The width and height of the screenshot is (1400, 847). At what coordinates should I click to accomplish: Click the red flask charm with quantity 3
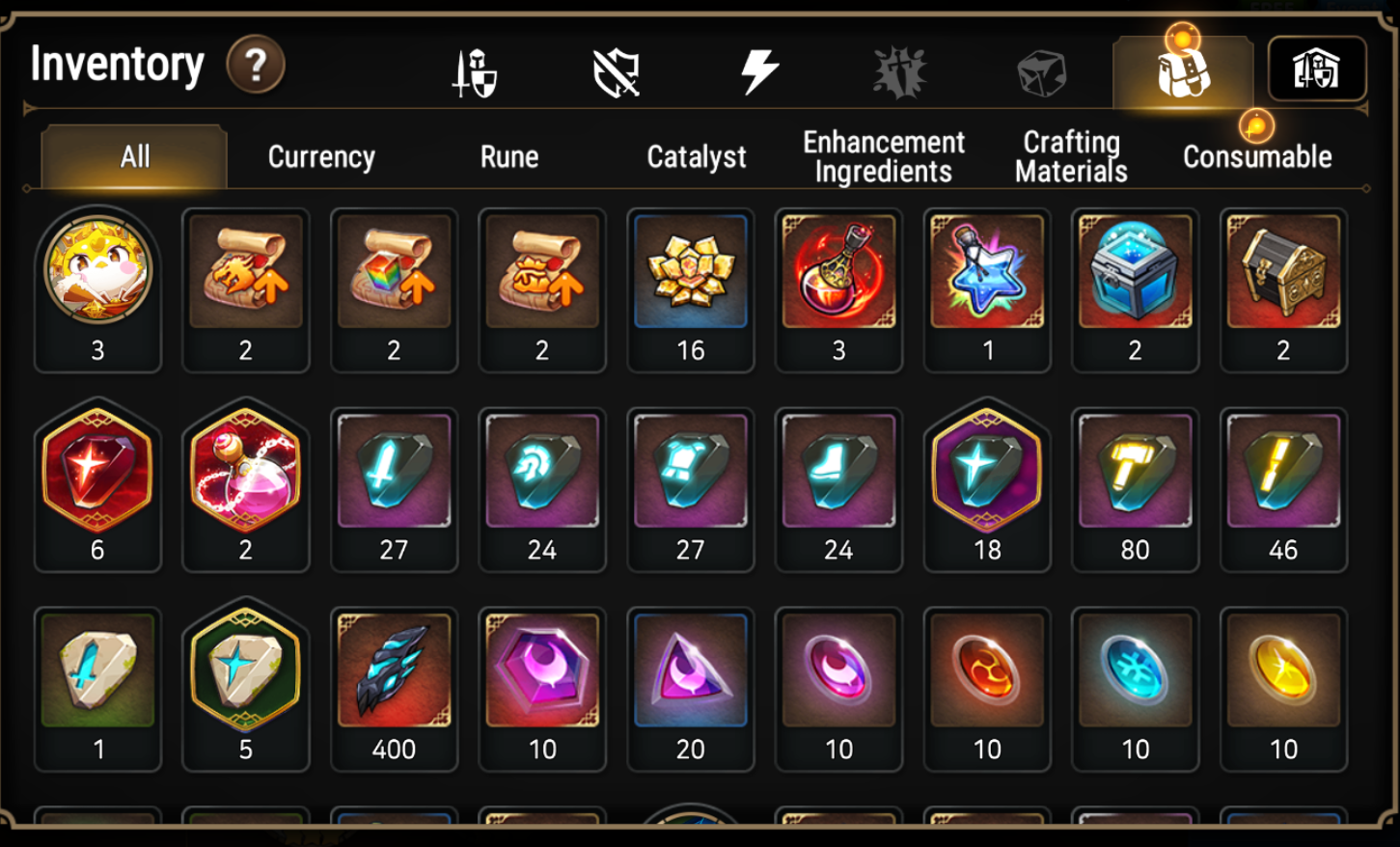tap(838, 271)
